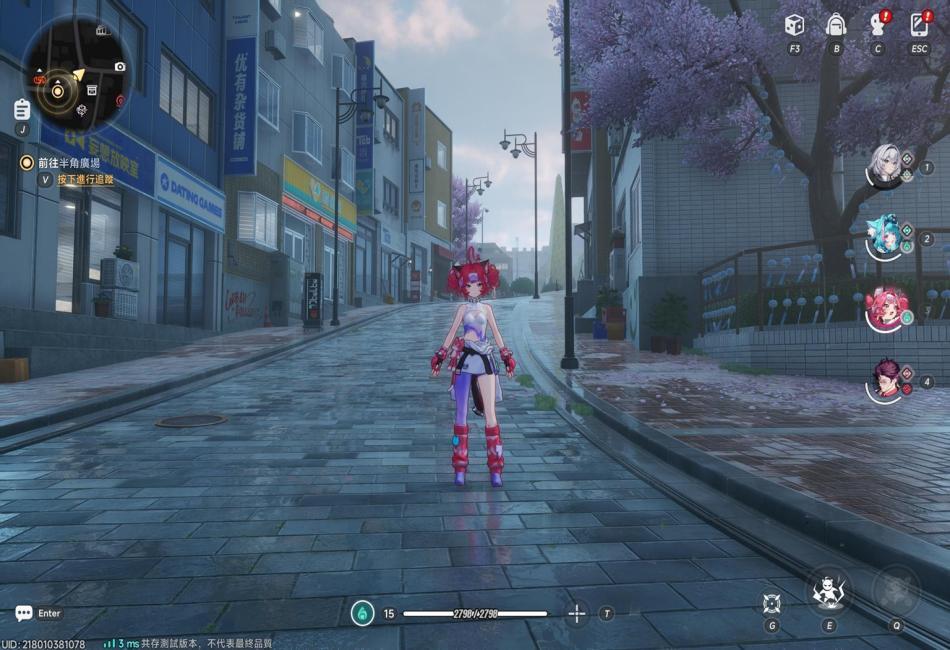950x650 pixels.
Task: Click the teal flame element icon
Action: pos(362,613)
